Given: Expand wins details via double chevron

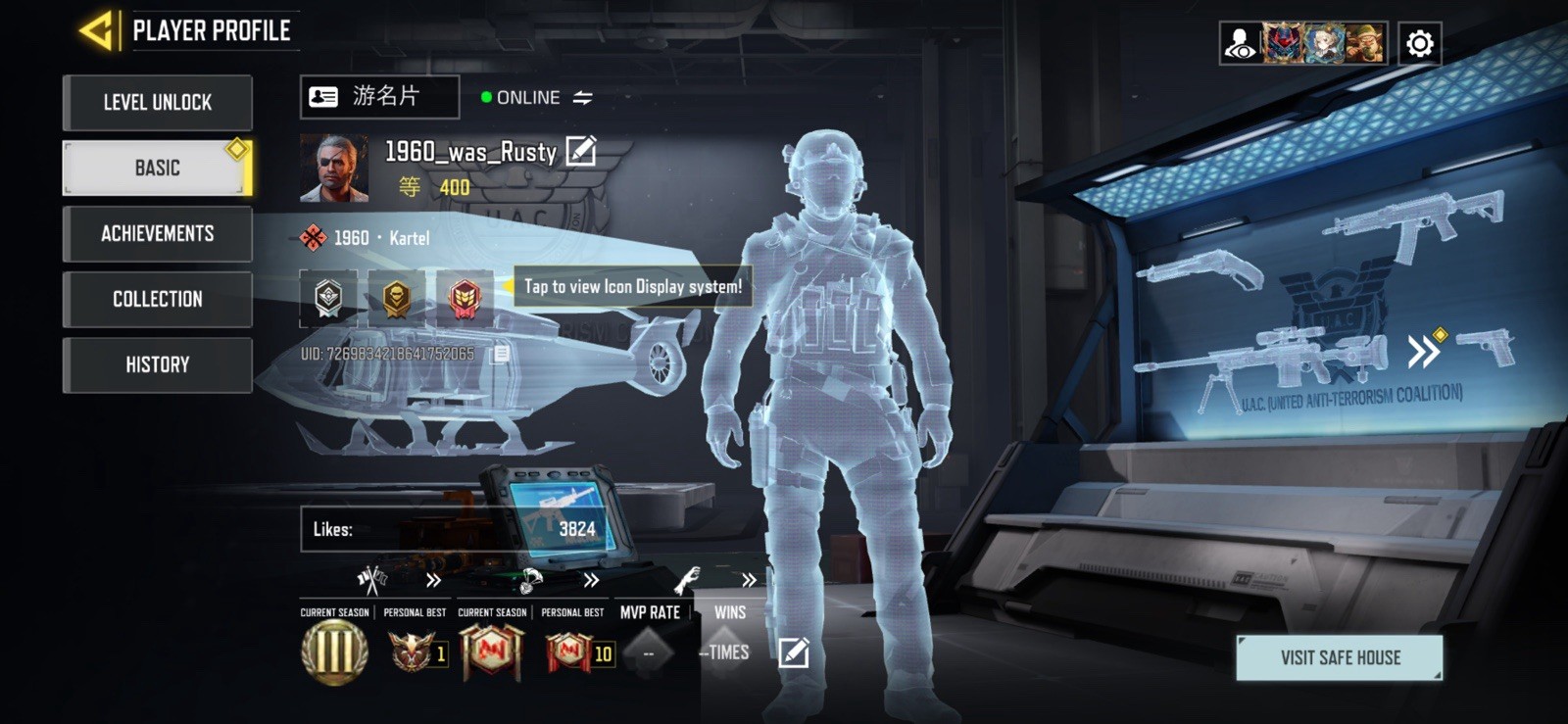Looking at the screenshot, I should pyautogui.click(x=748, y=580).
